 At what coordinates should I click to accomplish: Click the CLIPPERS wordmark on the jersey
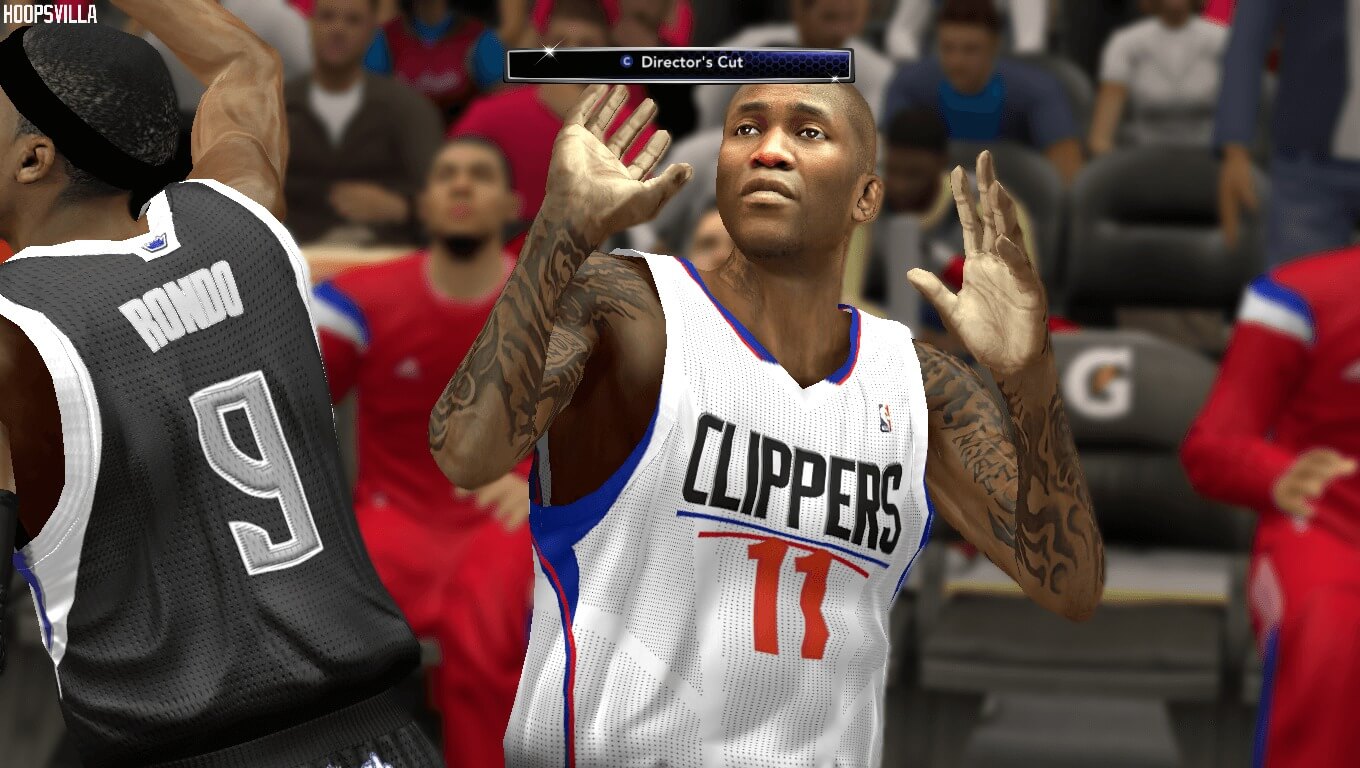pos(795,480)
